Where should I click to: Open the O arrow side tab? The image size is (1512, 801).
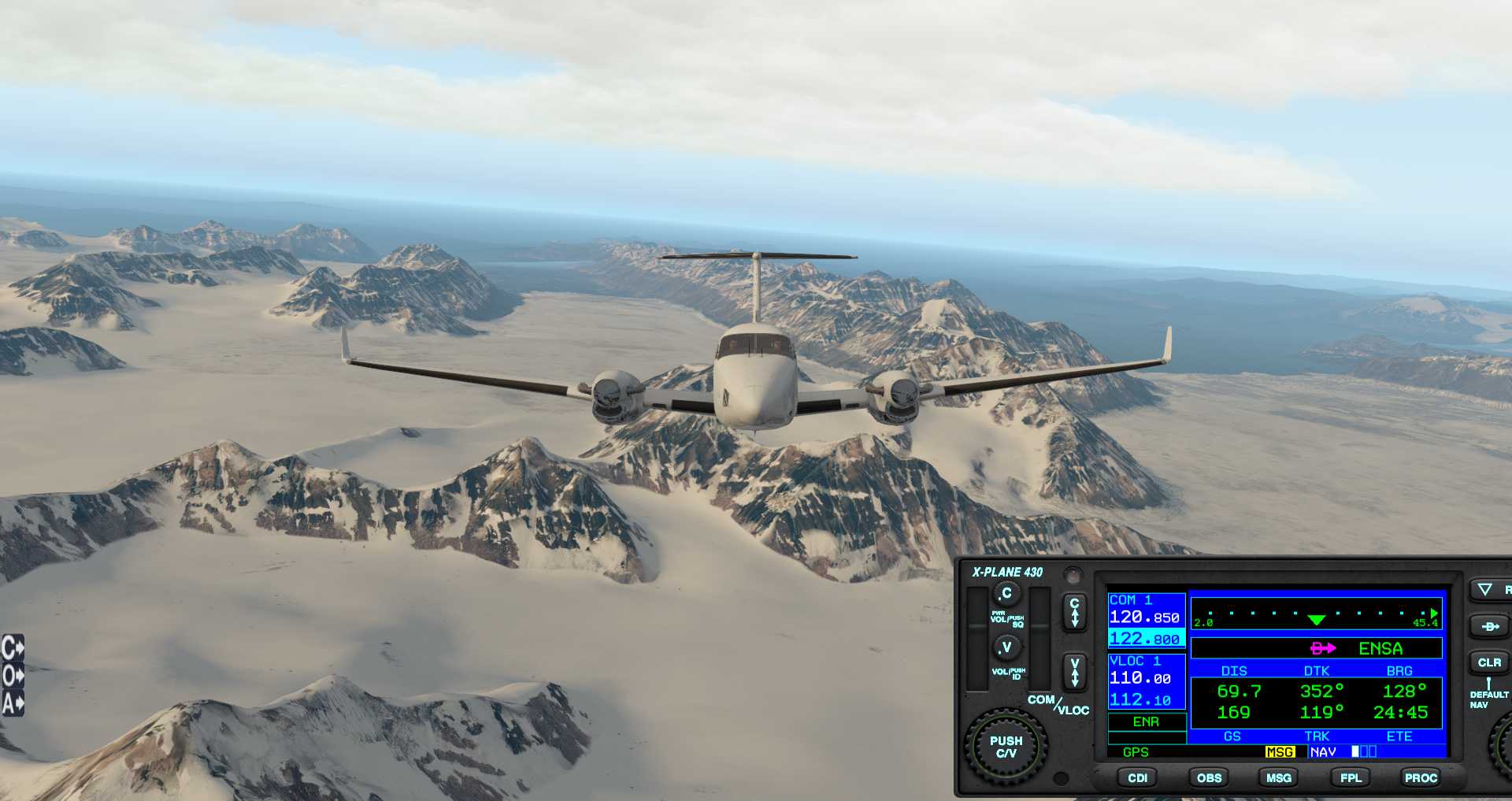coord(13,676)
